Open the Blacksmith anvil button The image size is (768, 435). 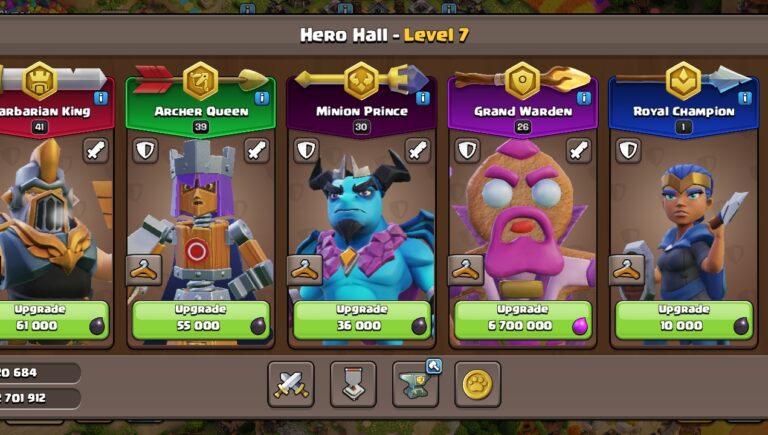point(415,384)
